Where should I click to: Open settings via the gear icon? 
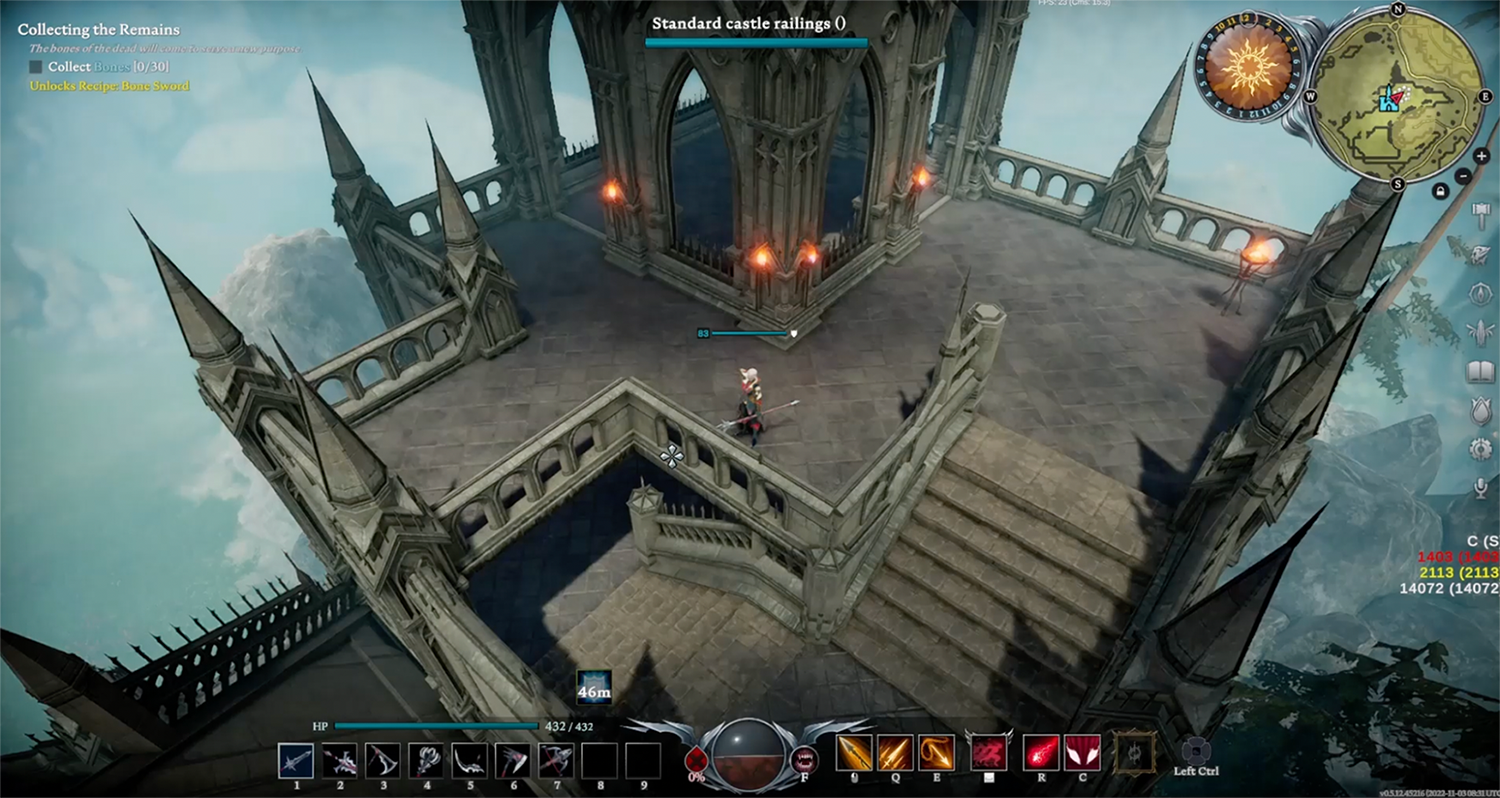pos(1481,449)
